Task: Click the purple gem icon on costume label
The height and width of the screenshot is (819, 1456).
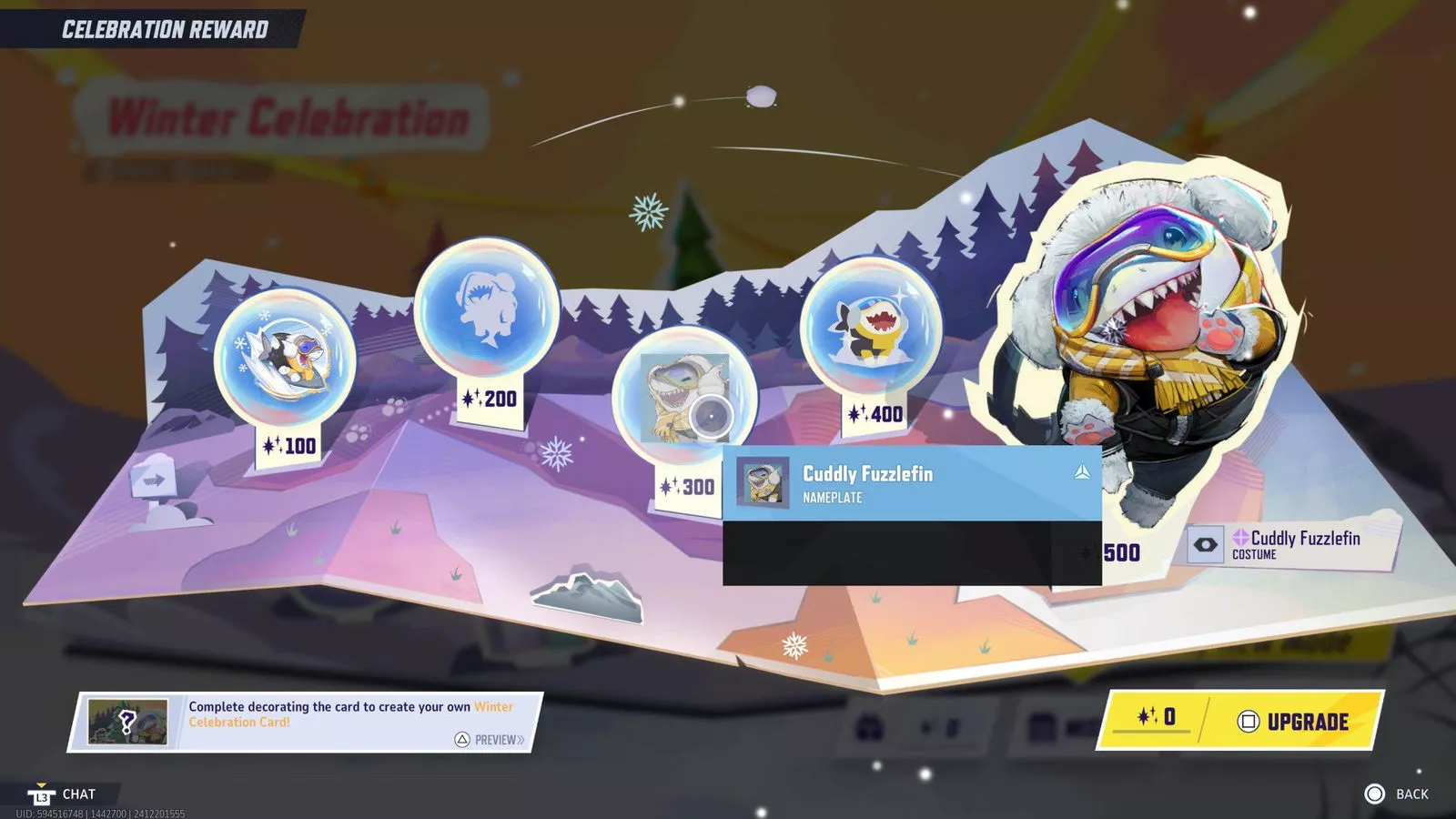Action: pos(1238,539)
